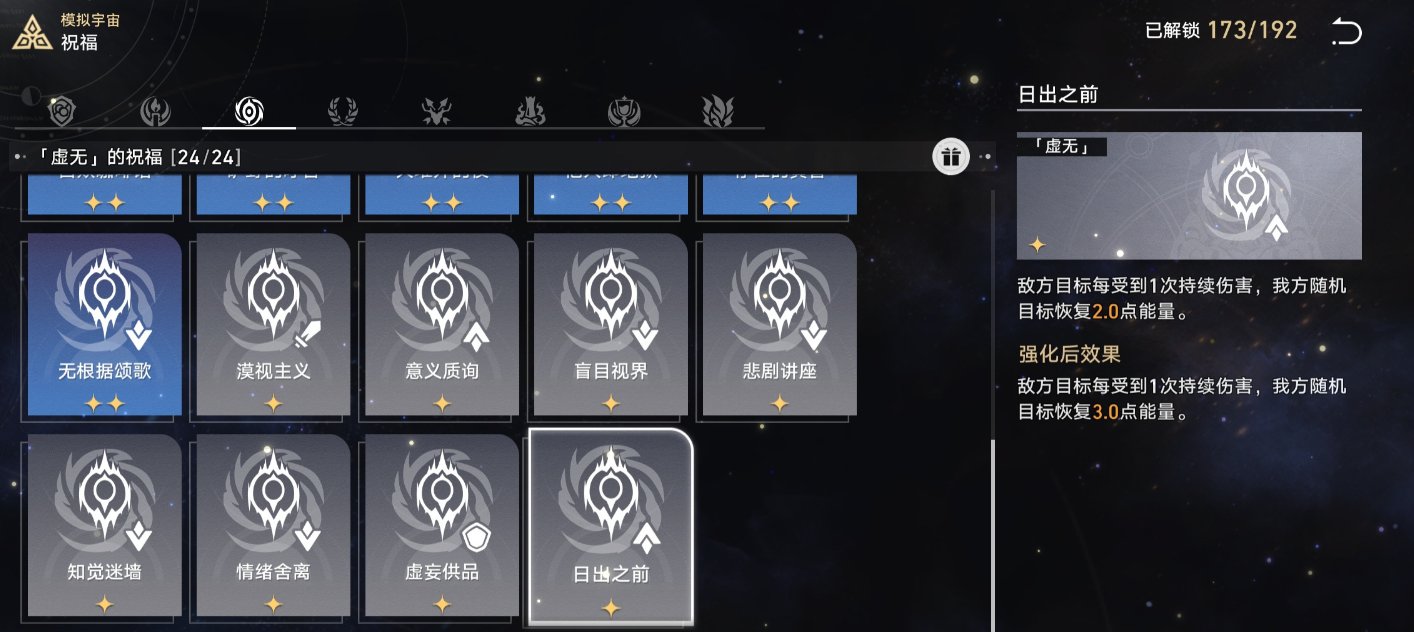View the 虚妄供品 blessing card
Screen dimensions: 1414x632
tap(442, 525)
